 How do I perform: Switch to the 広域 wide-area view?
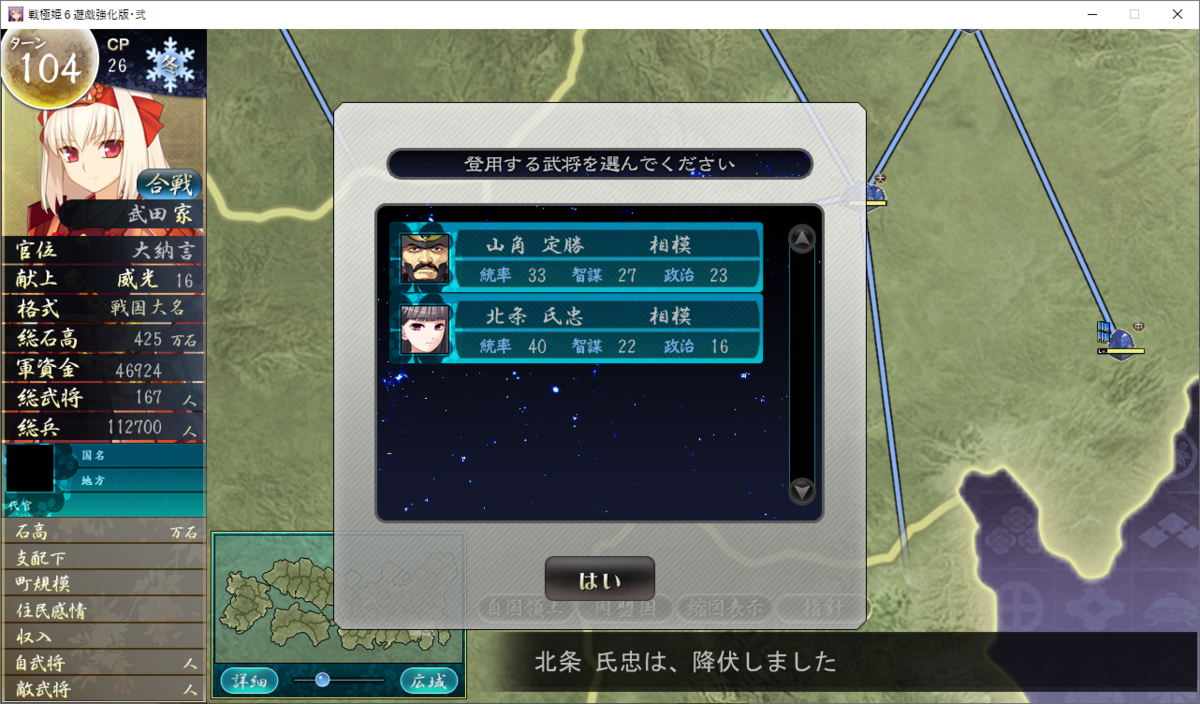pos(429,681)
